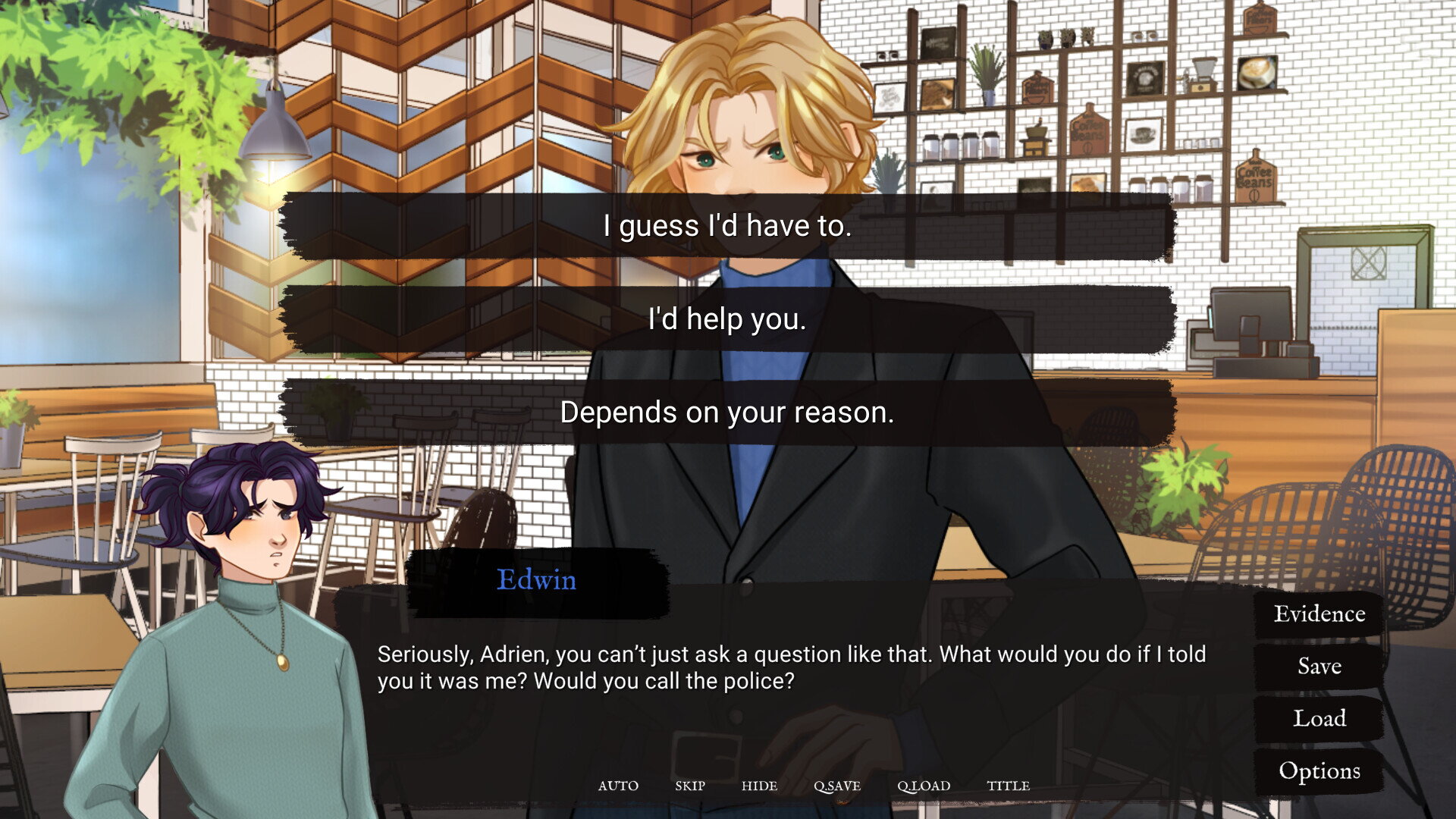Image resolution: width=1456 pixels, height=819 pixels.
Task: Open the Options menu
Action: click(x=1319, y=770)
